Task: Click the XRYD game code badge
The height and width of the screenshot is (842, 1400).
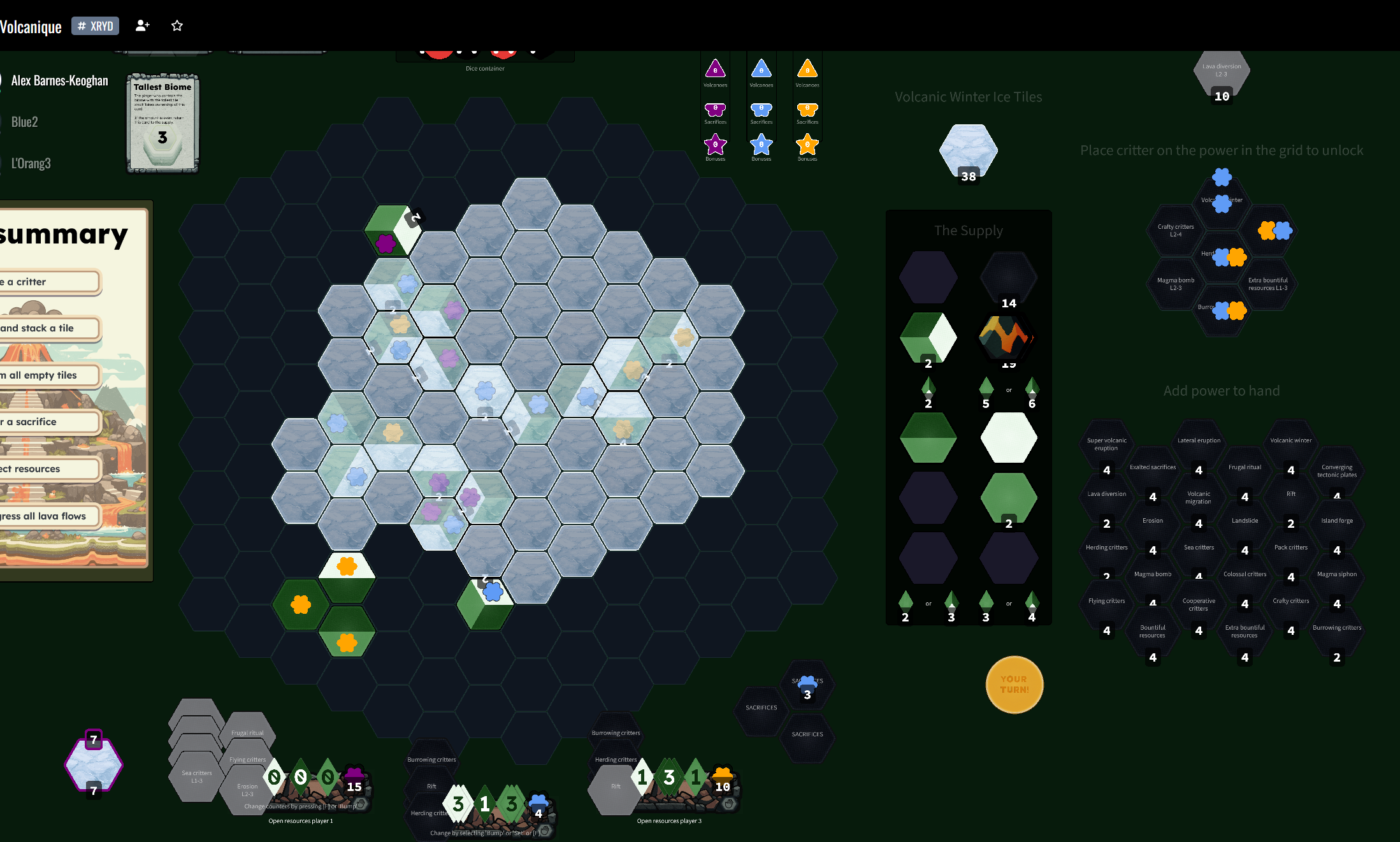Action: [x=95, y=26]
